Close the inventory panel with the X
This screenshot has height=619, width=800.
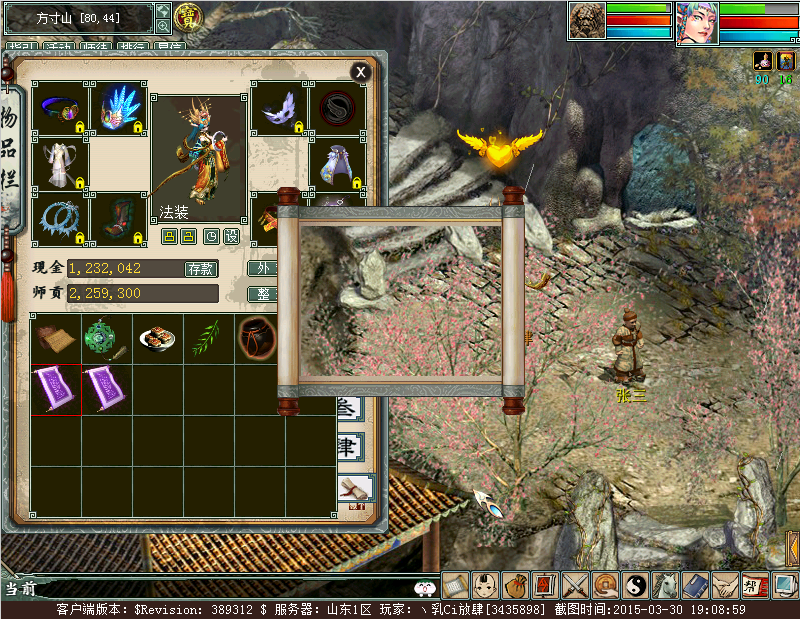[360, 71]
